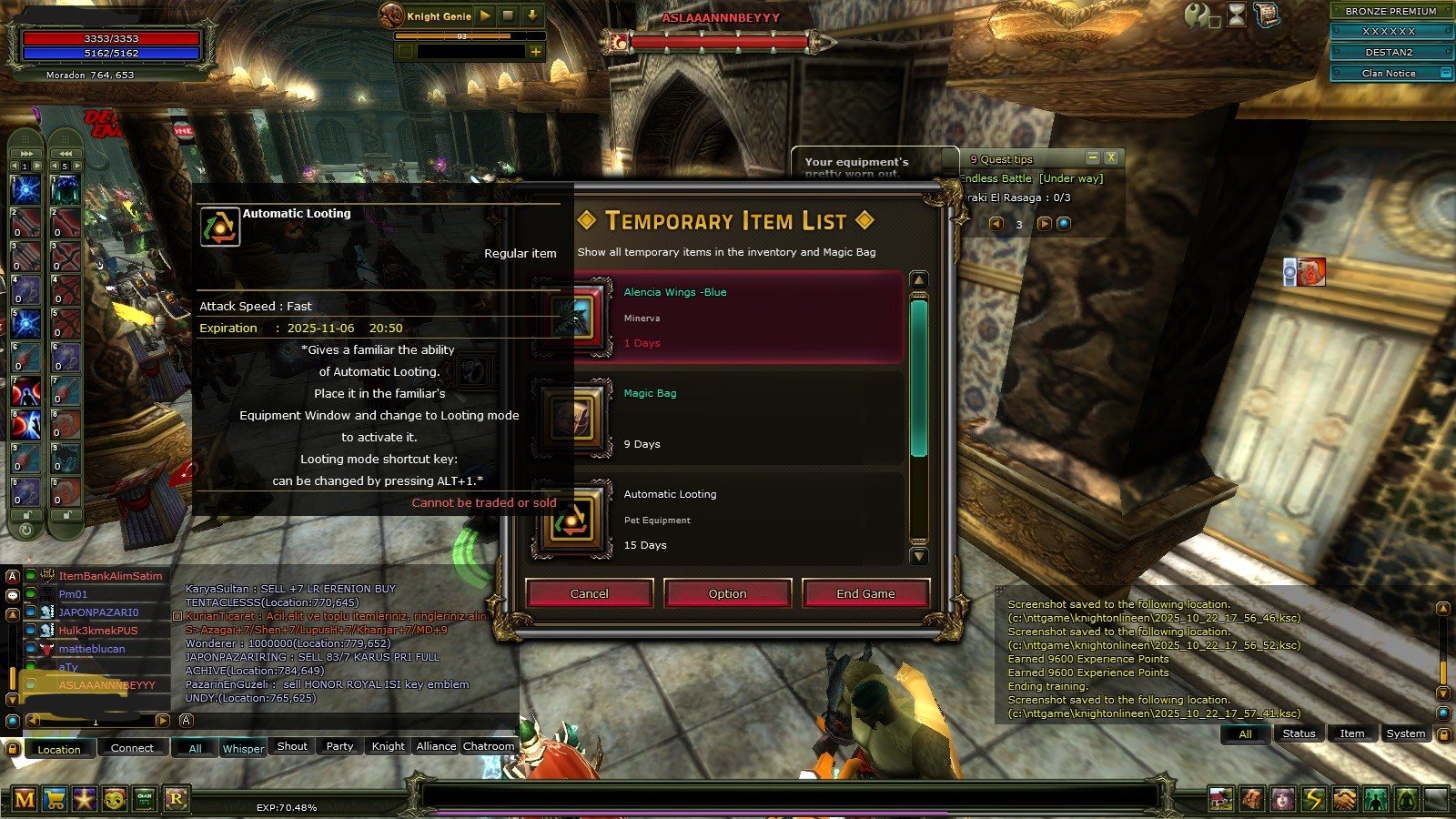Collapse the Clan Notice panel
Image resolution: width=1456 pixels, height=819 pixels.
(1446, 73)
